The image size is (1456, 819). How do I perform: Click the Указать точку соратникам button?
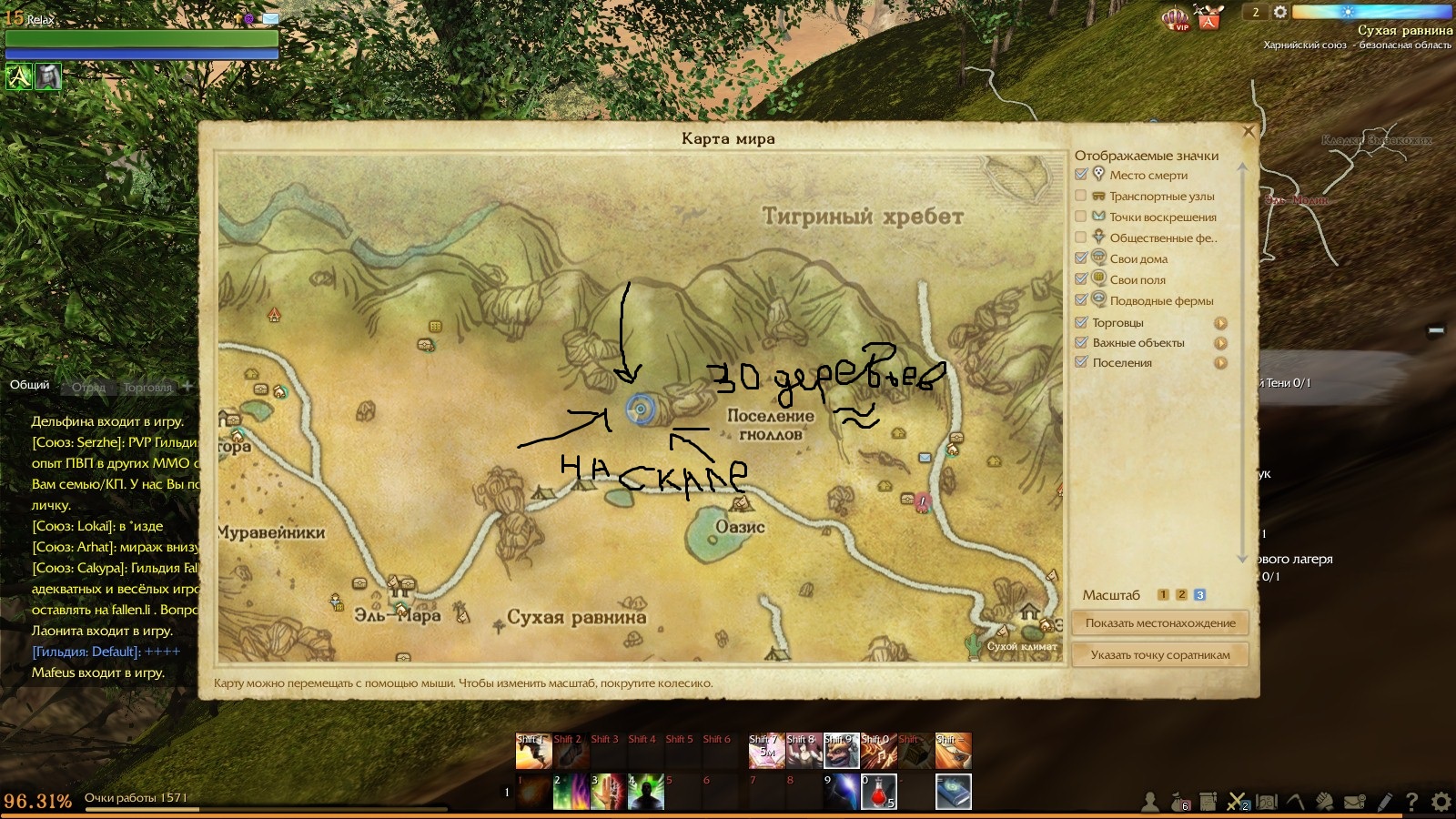[1160, 655]
